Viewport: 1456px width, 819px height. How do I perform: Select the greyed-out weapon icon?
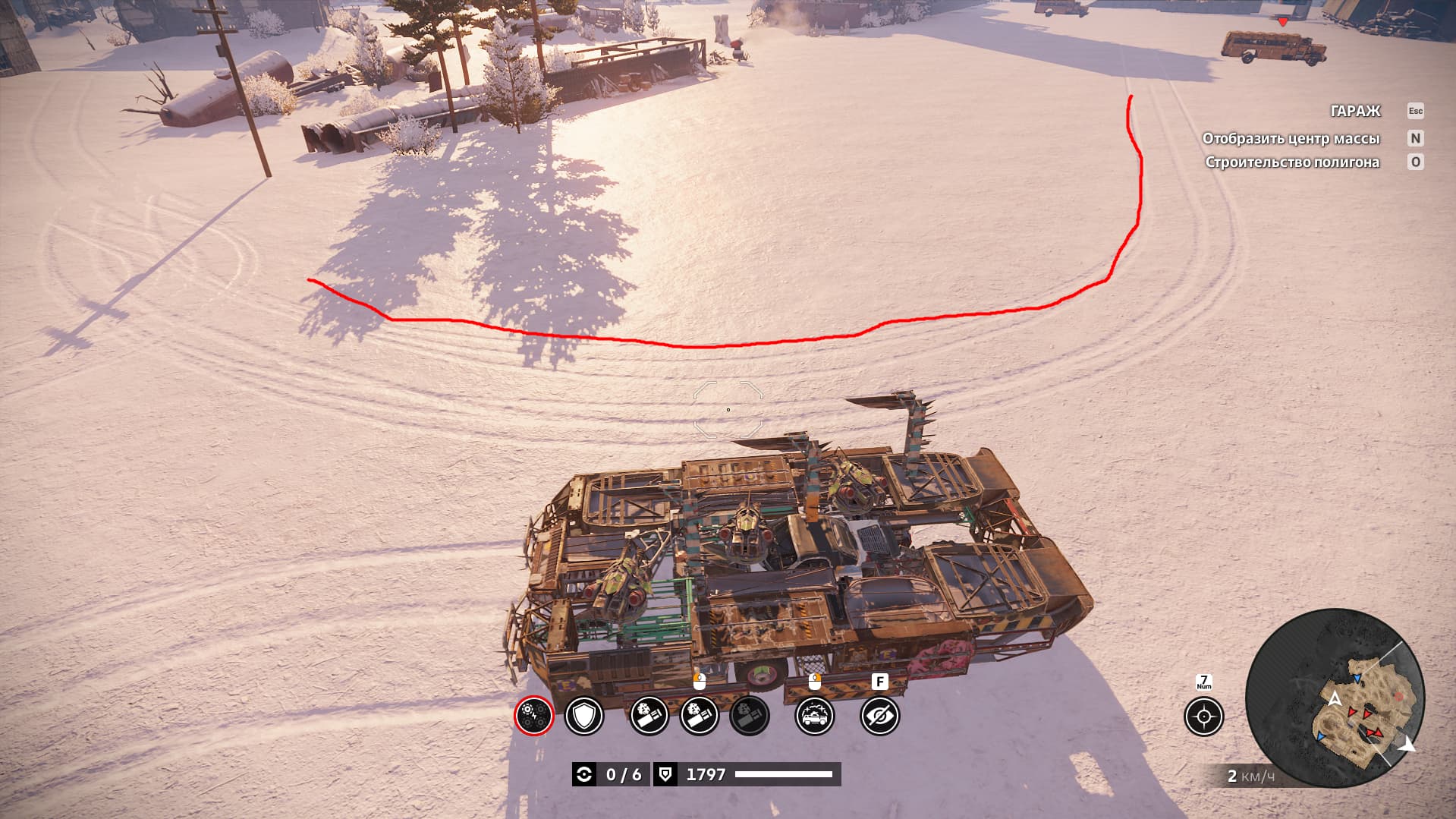pos(749,716)
